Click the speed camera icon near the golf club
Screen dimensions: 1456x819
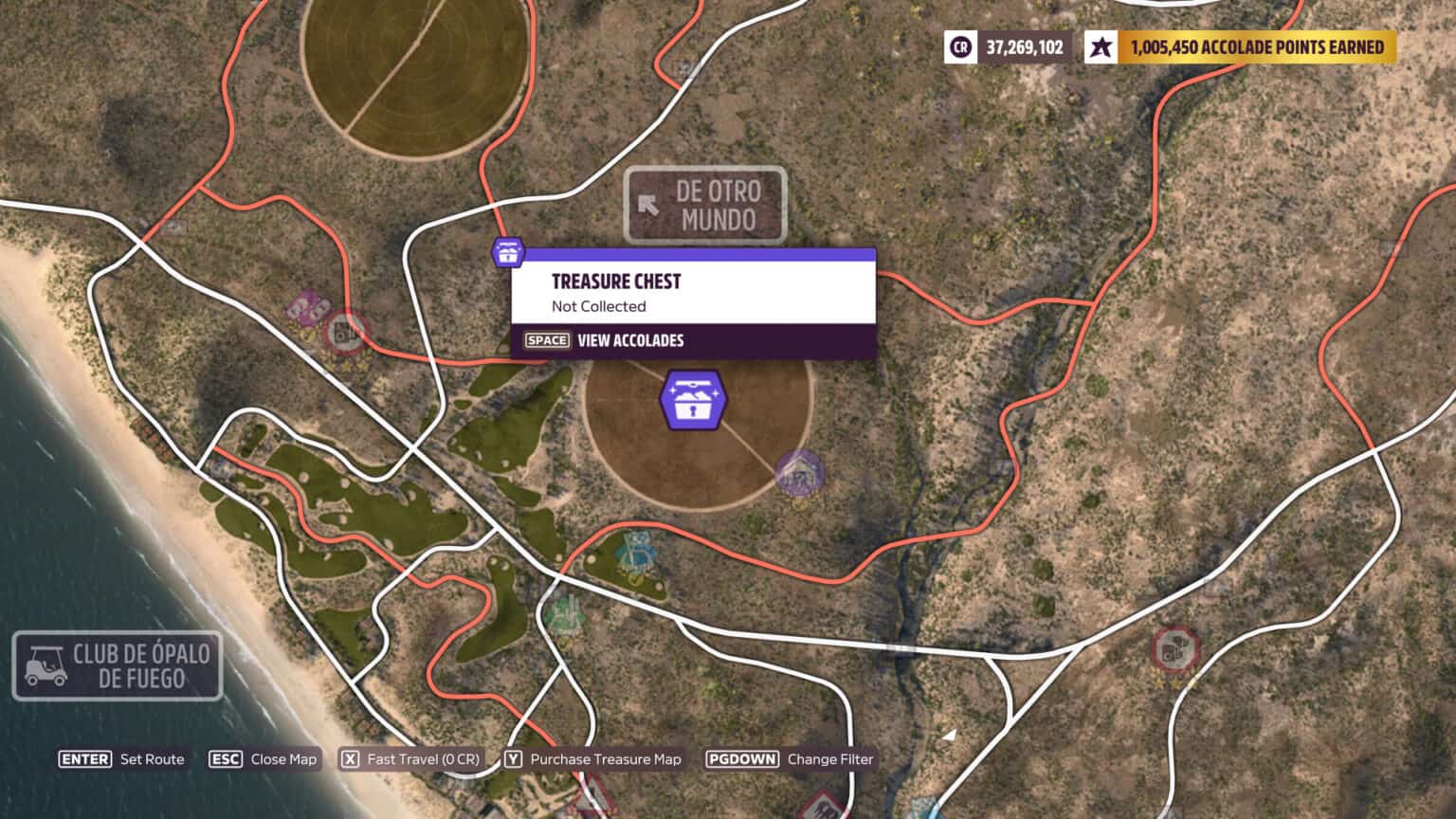click(343, 334)
